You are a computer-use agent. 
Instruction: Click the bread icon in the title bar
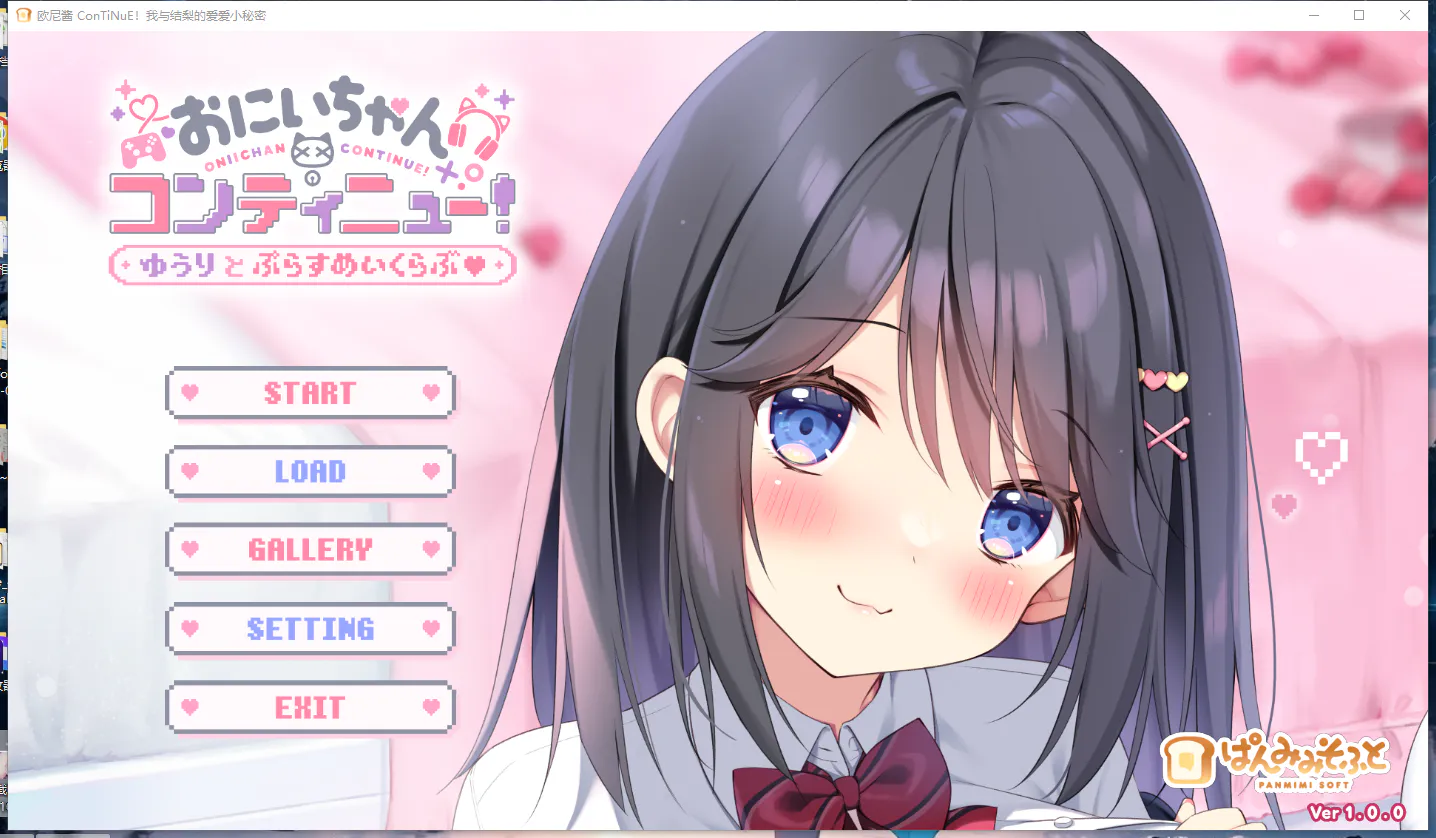tap(22, 15)
